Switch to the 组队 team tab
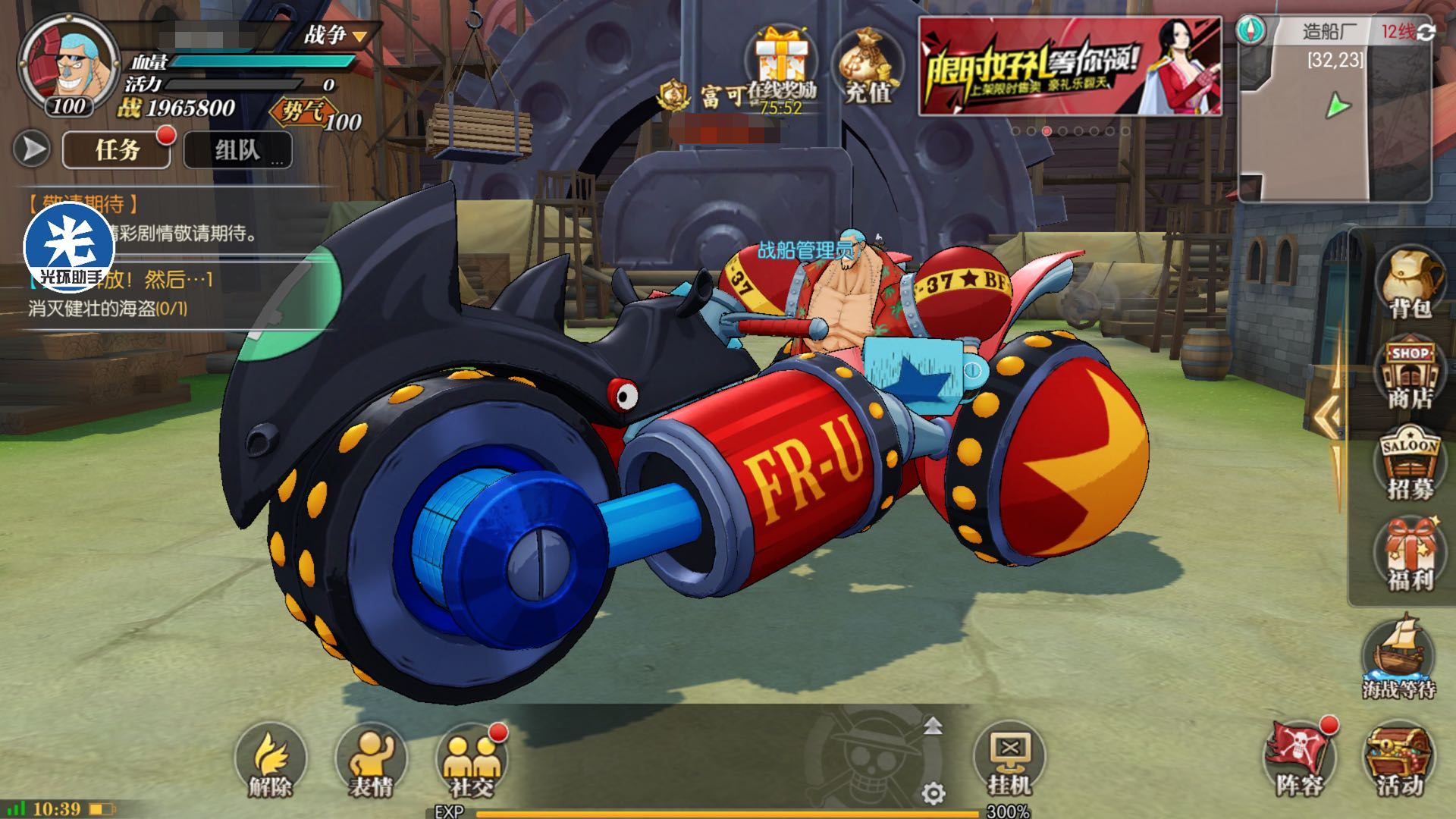 click(237, 149)
